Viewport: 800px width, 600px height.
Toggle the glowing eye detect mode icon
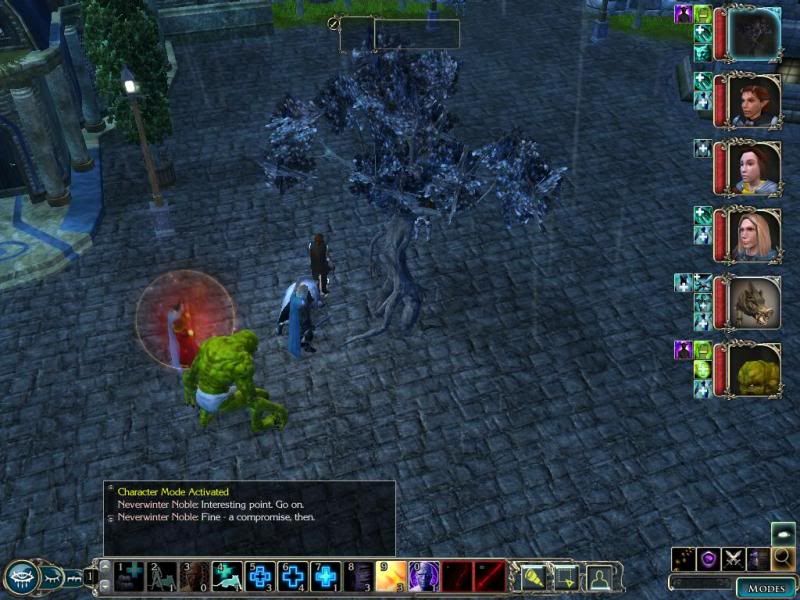[783, 533]
